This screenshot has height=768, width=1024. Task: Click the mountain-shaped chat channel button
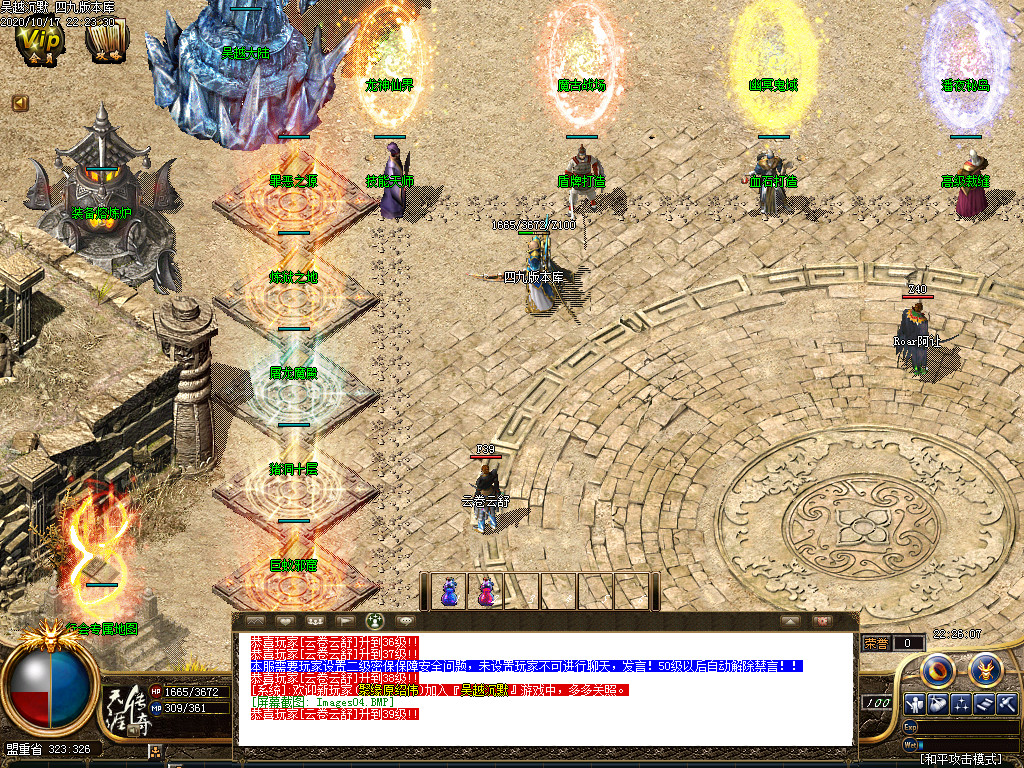click(254, 621)
